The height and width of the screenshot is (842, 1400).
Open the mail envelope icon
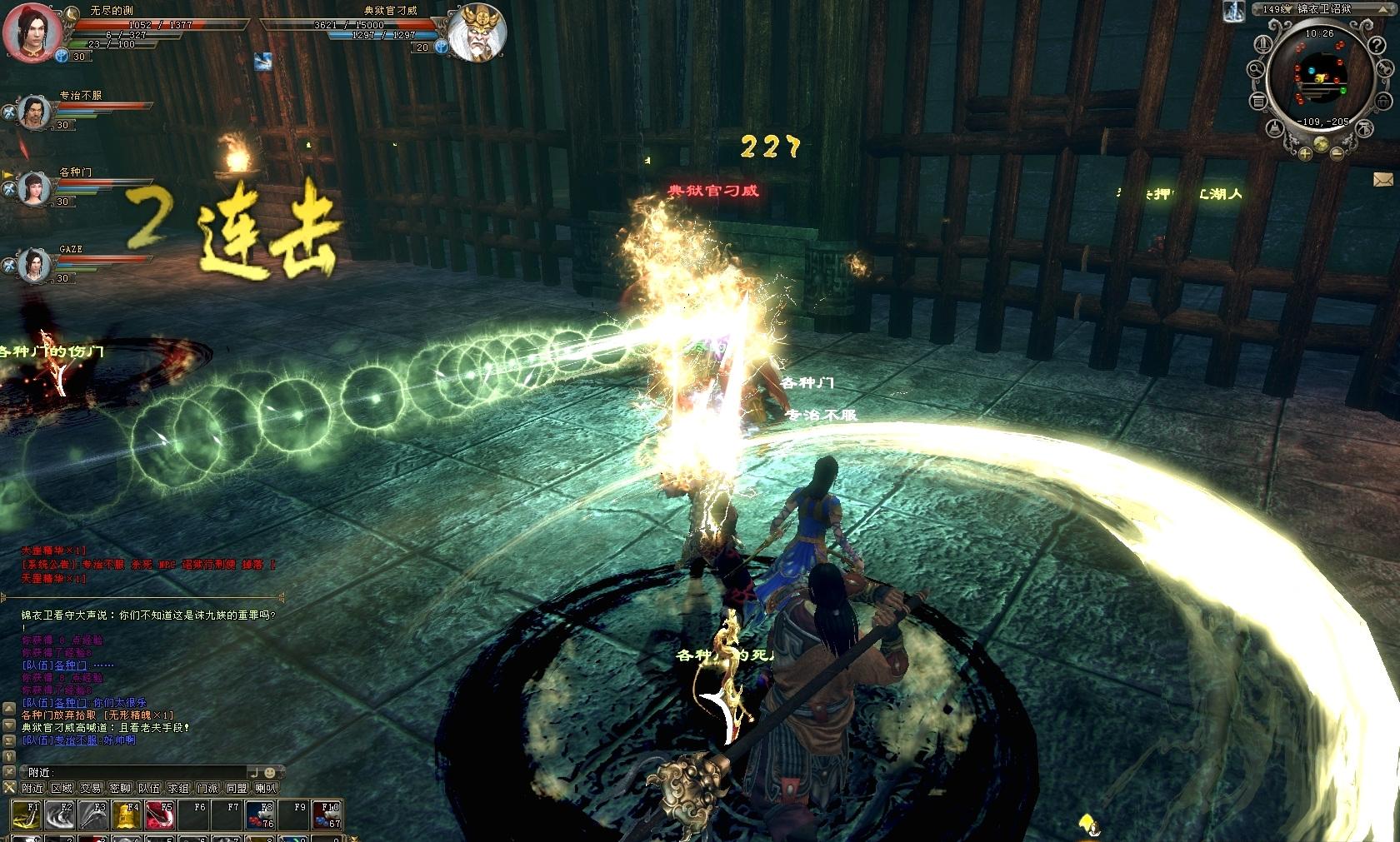(1383, 179)
